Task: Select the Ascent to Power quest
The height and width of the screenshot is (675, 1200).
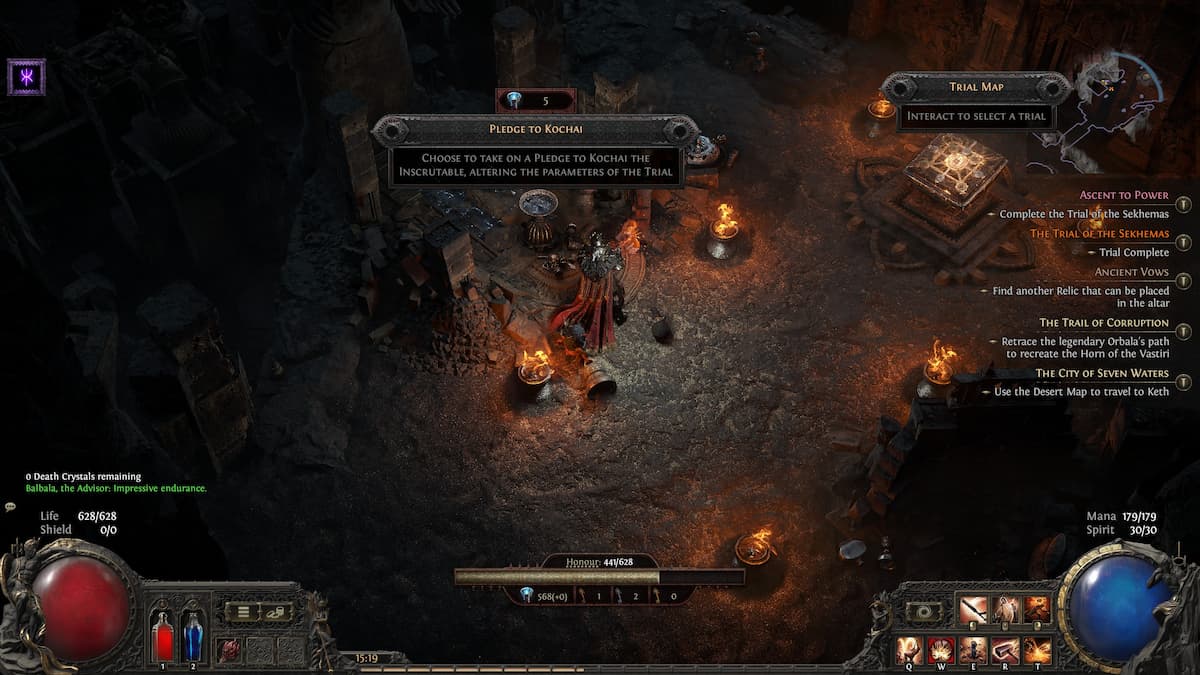Action: click(x=1124, y=195)
